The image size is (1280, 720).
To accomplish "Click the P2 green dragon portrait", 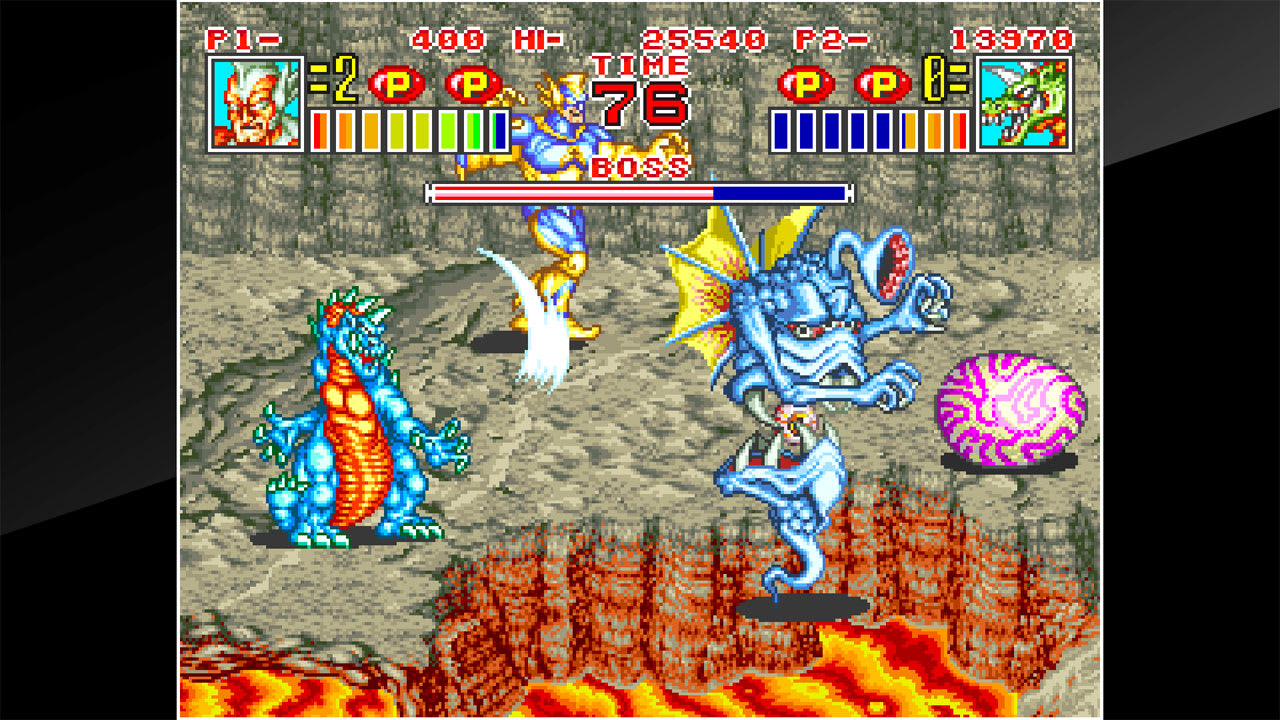I will pyautogui.click(x=1022, y=106).
